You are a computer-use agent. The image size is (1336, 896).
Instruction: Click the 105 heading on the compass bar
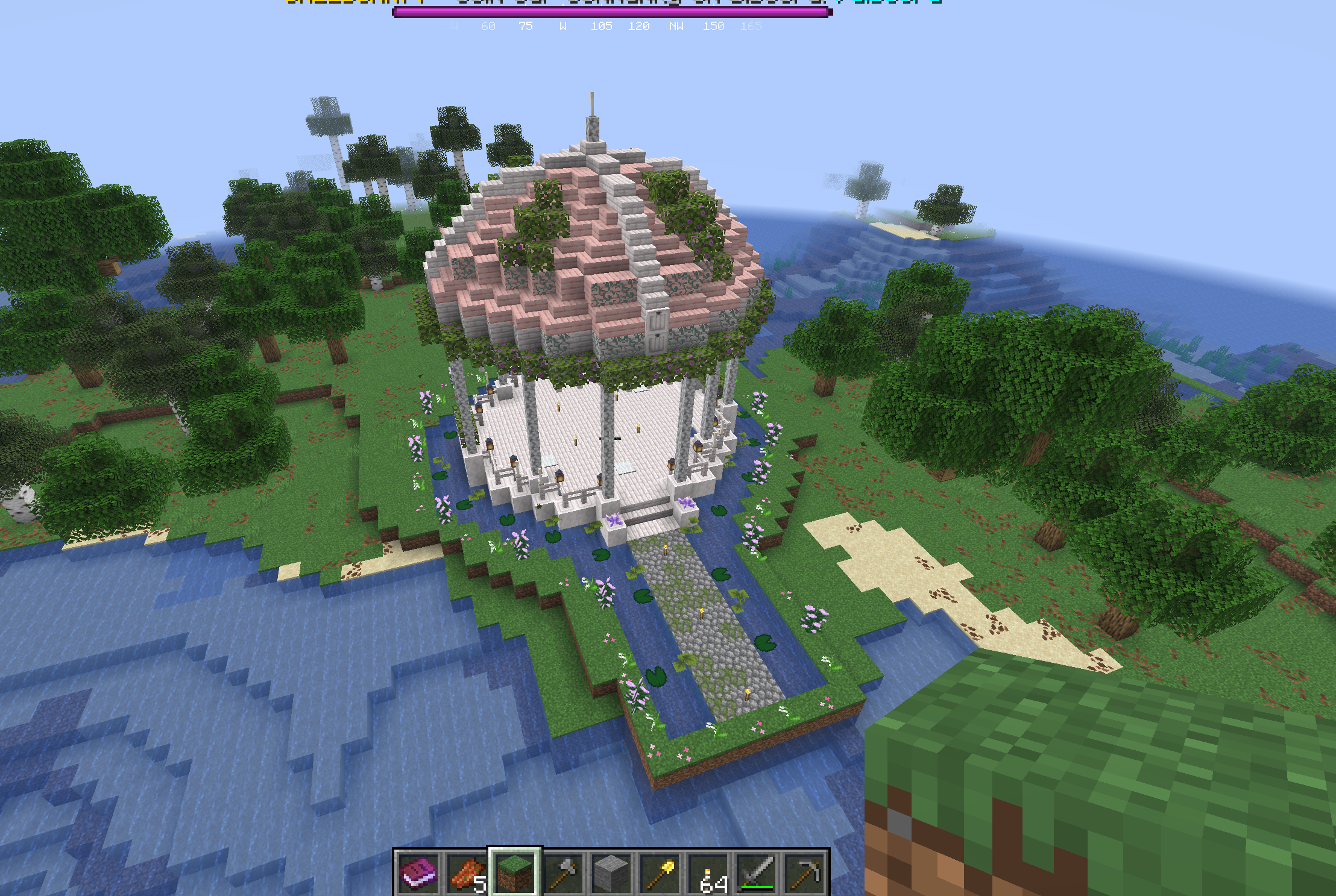601,26
